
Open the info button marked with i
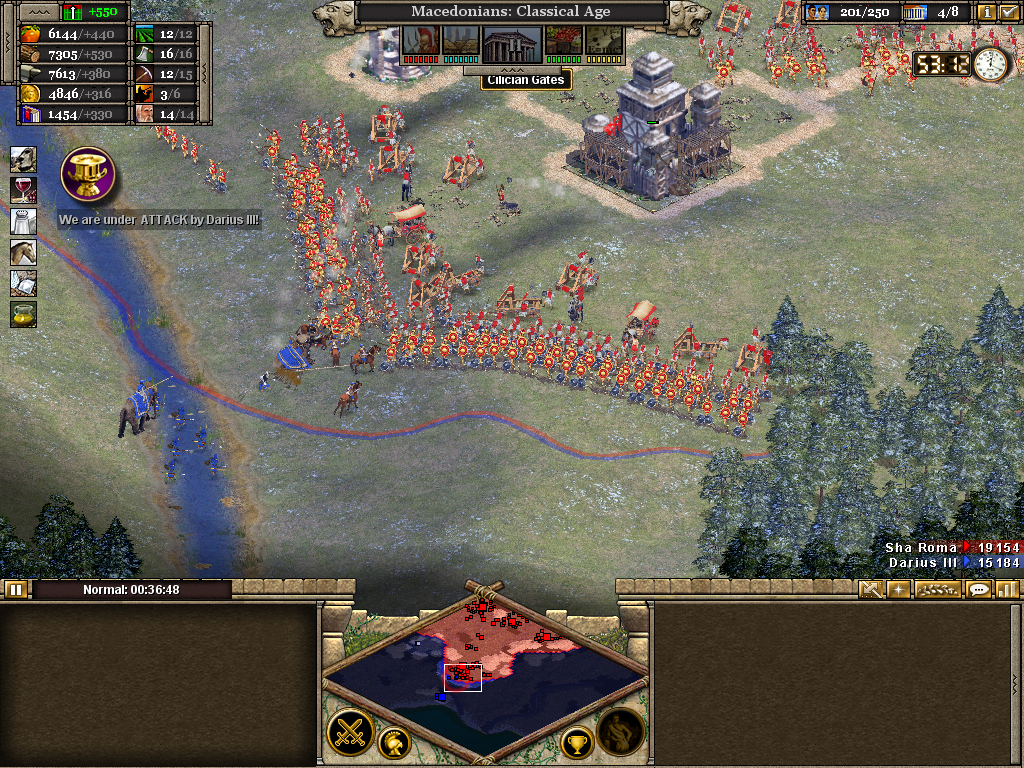pos(985,13)
